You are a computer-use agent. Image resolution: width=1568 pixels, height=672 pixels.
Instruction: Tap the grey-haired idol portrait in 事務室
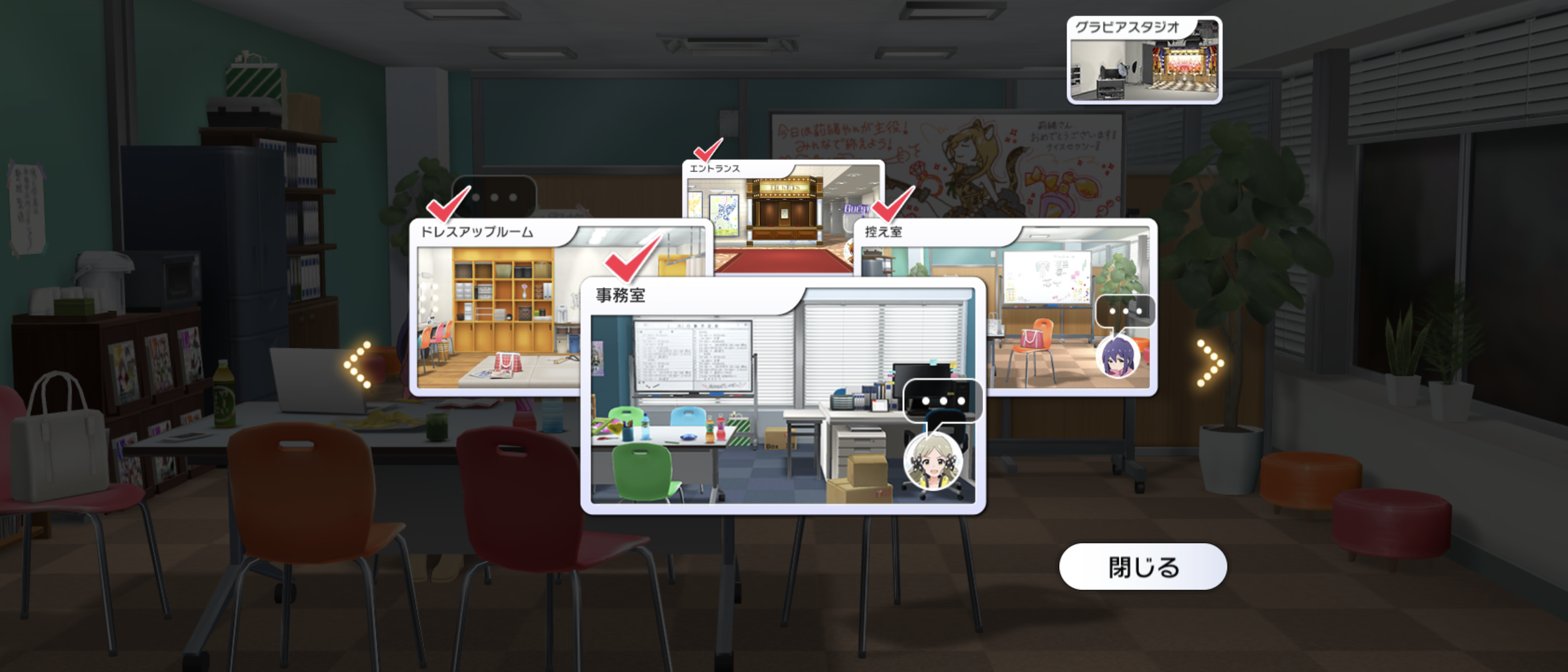[933, 462]
